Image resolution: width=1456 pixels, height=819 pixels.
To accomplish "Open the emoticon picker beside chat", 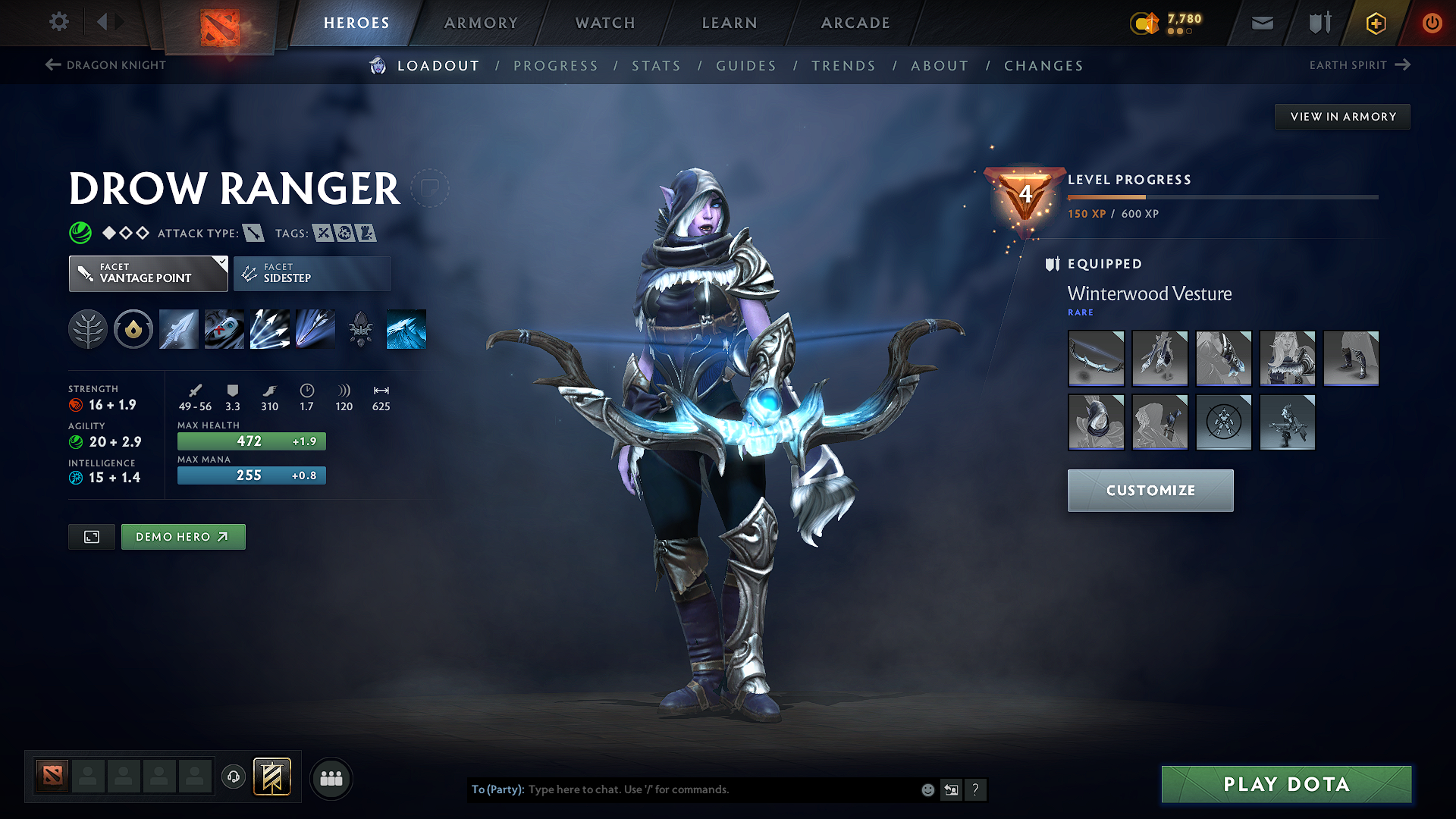I will pos(927,789).
